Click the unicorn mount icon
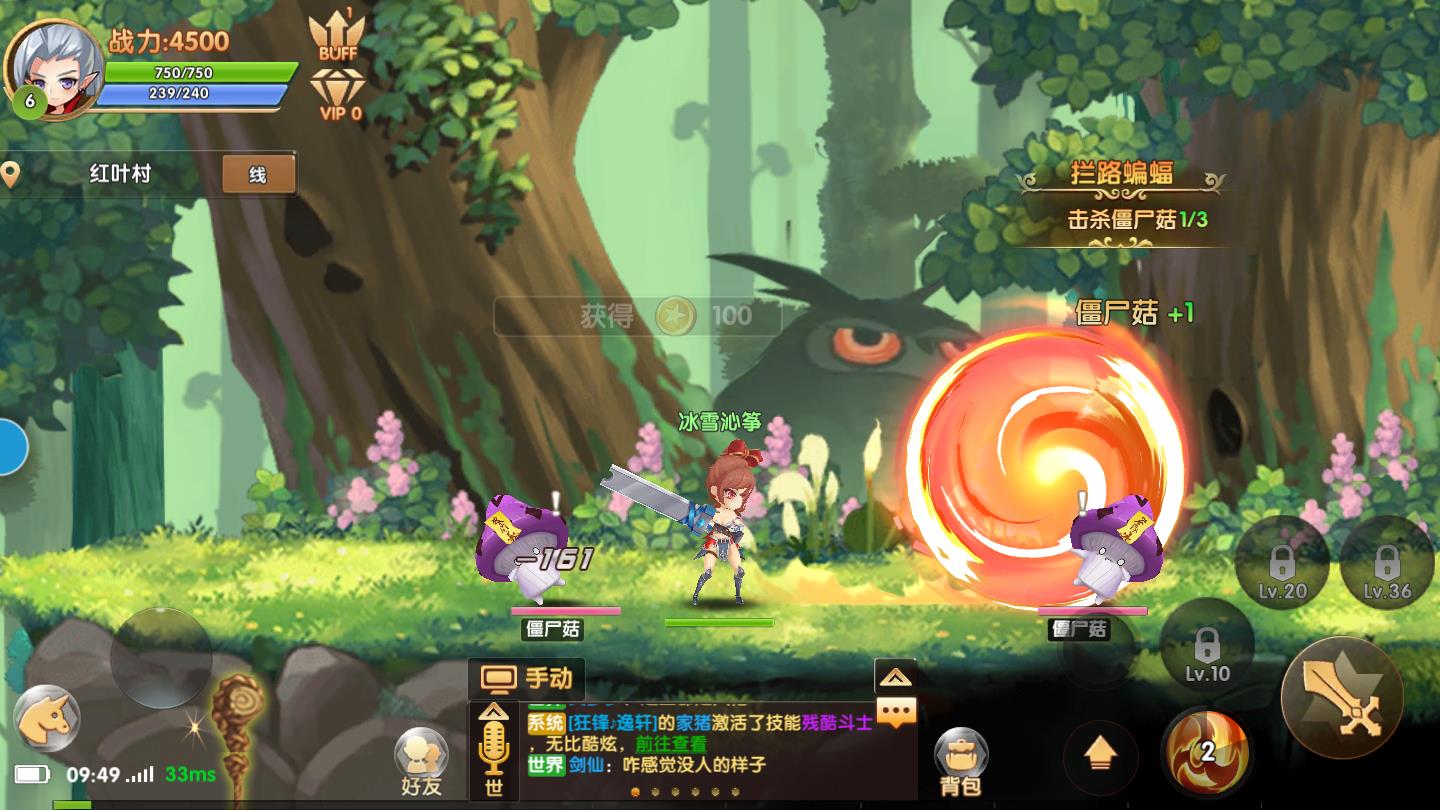 pyautogui.click(x=47, y=718)
